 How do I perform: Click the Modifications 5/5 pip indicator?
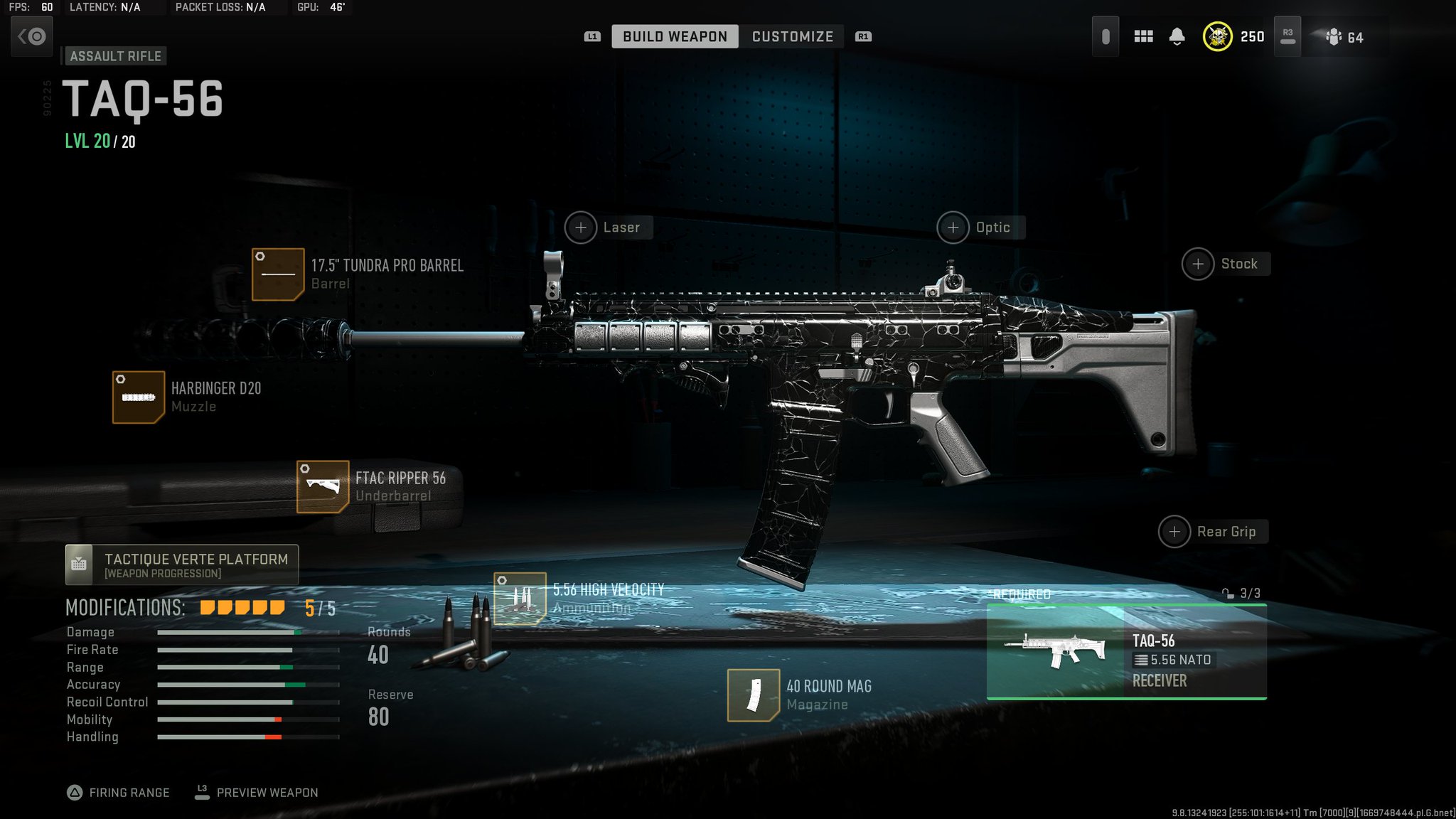coord(242,608)
